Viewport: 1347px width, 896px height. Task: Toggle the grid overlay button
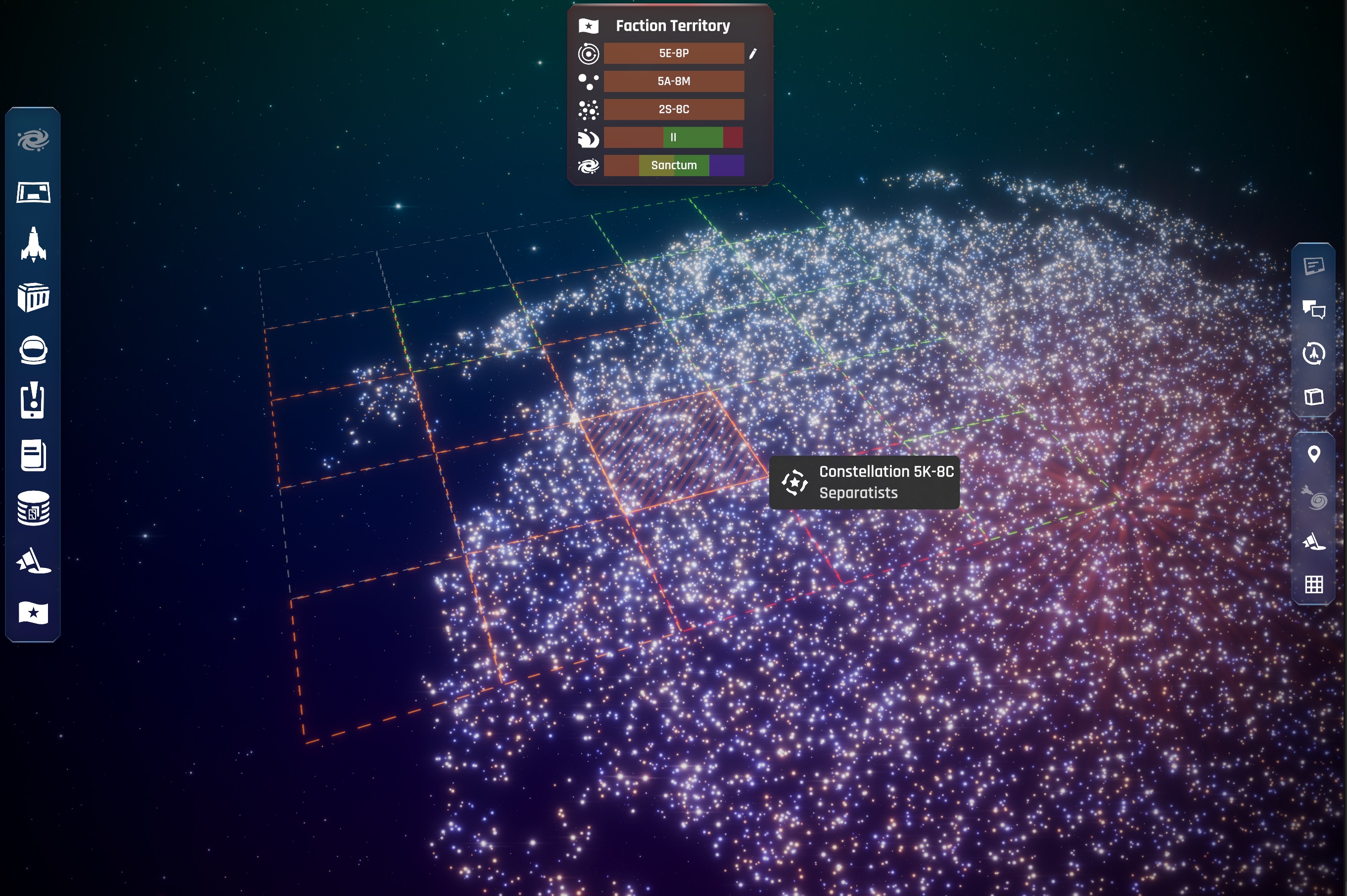(x=1313, y=584)
